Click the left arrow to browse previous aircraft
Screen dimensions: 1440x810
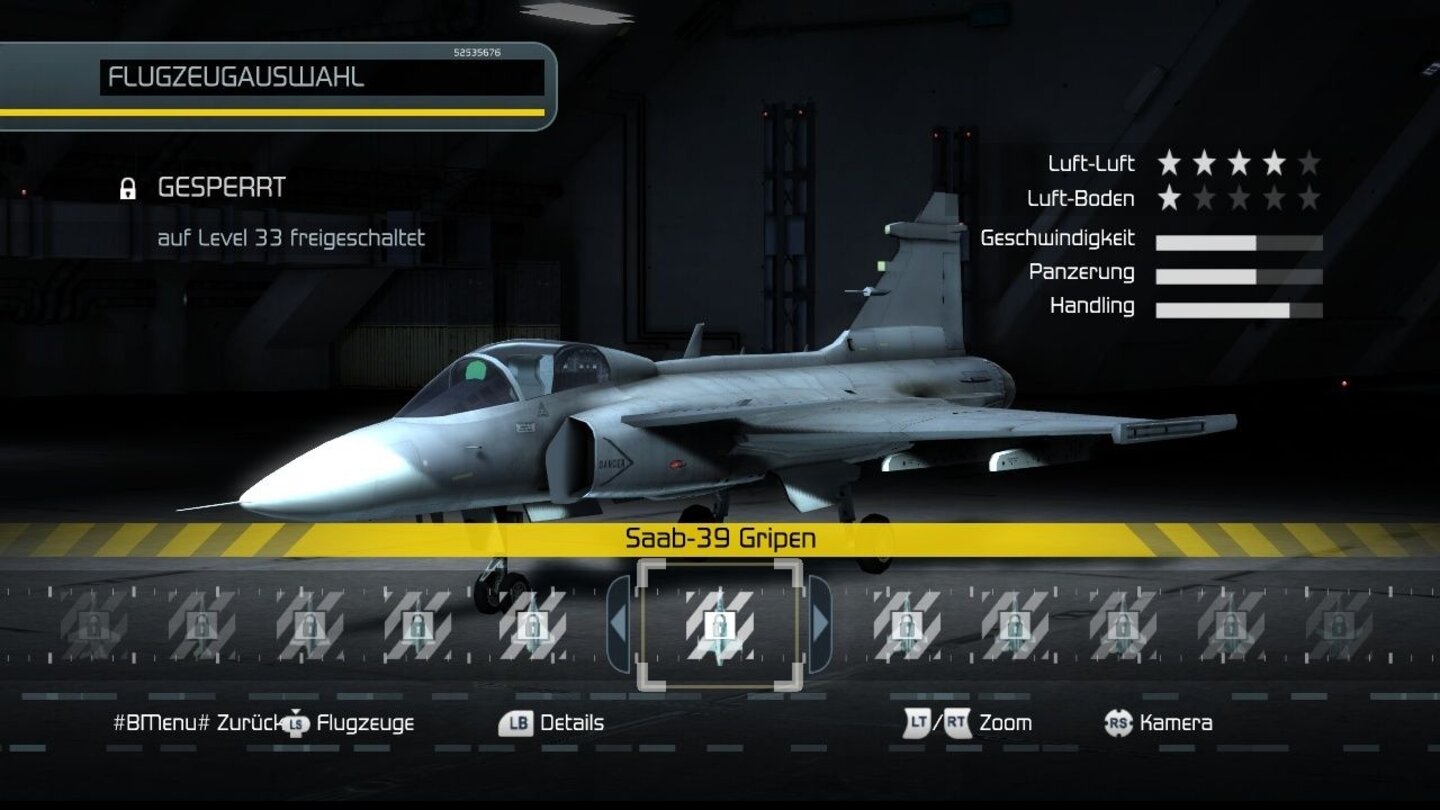(621, 627)
